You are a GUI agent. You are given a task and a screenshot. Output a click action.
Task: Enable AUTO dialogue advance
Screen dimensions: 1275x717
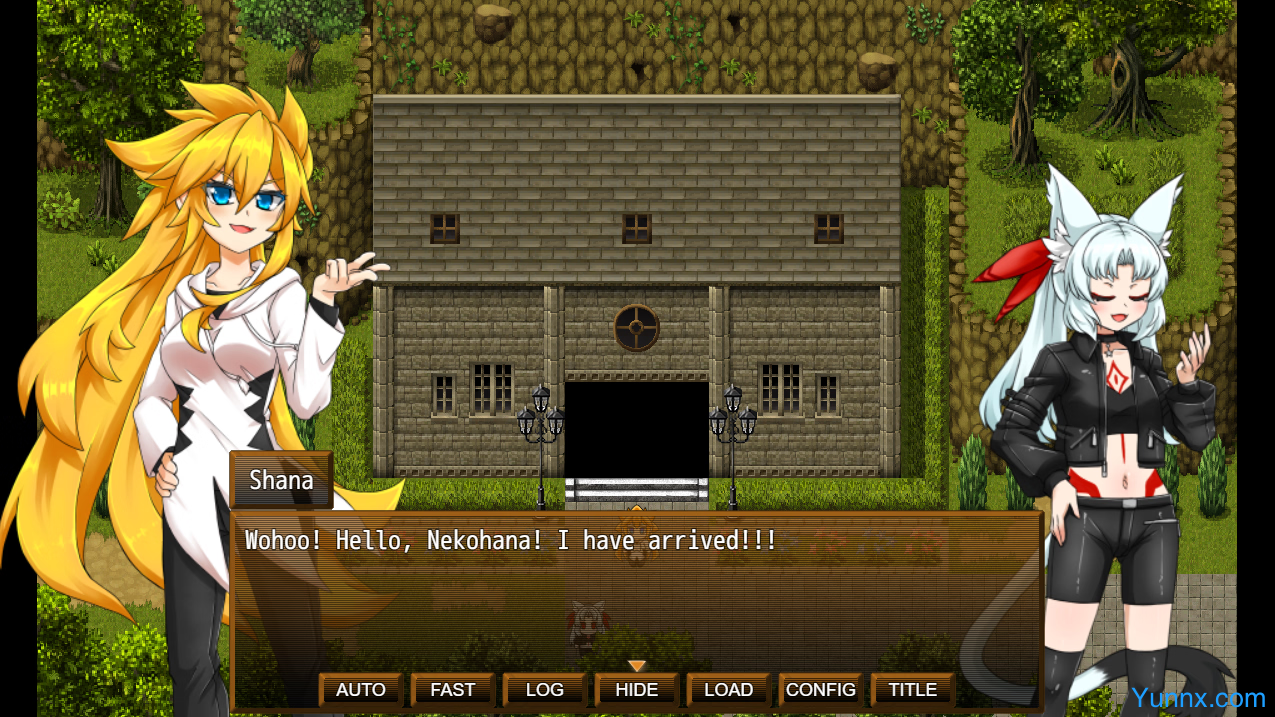tap(361, 690)
